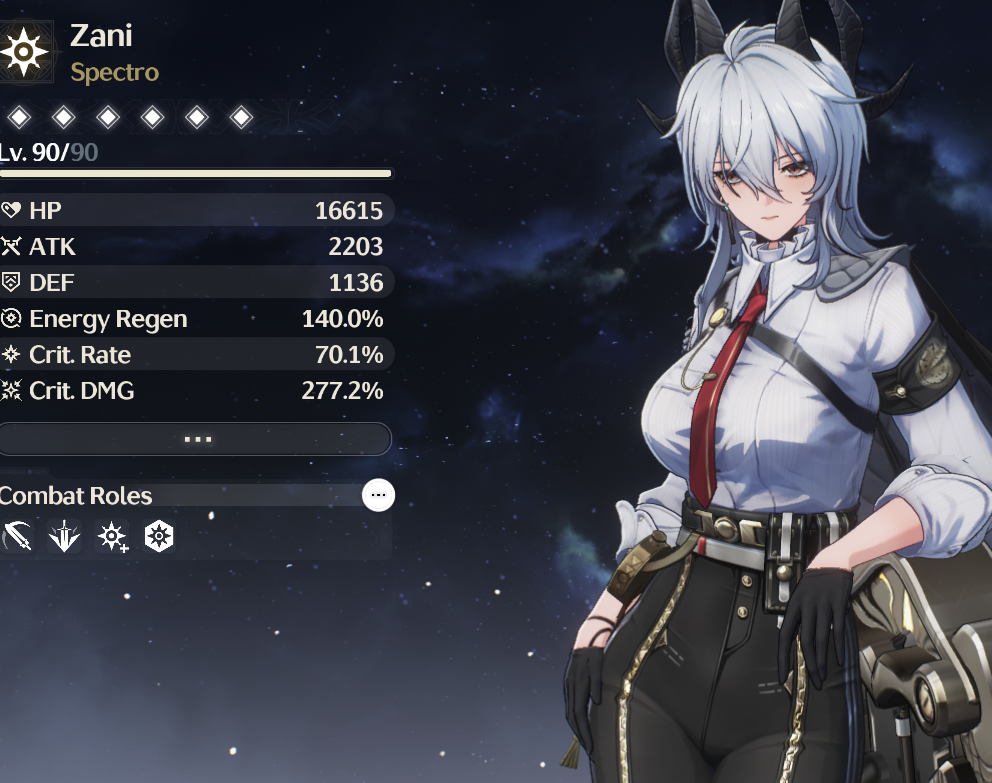Viewport: 992px width, 783px height.
Task: Inspect the Energy Regen stat row
Action: (x=195, y=319)
